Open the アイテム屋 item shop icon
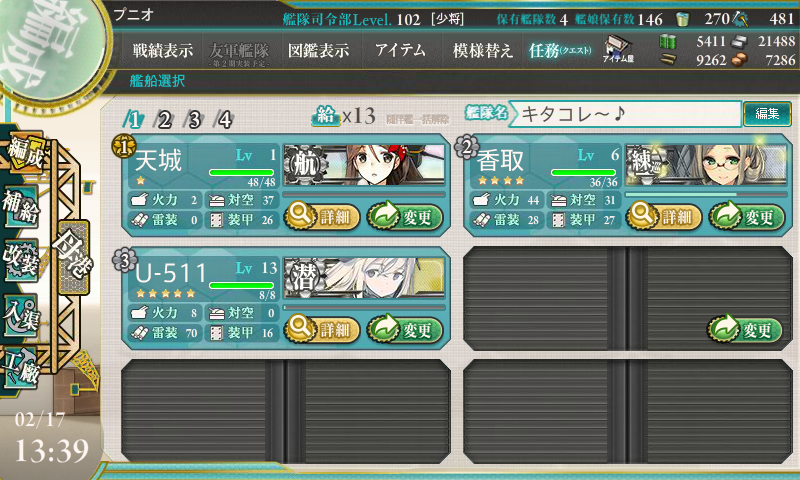 tap(618, 49)
